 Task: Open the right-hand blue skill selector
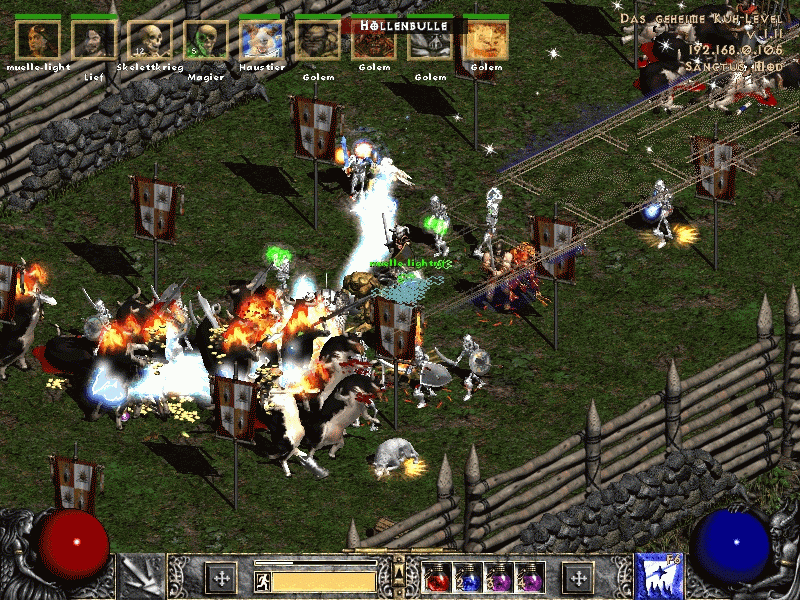[x=658, y=577]
